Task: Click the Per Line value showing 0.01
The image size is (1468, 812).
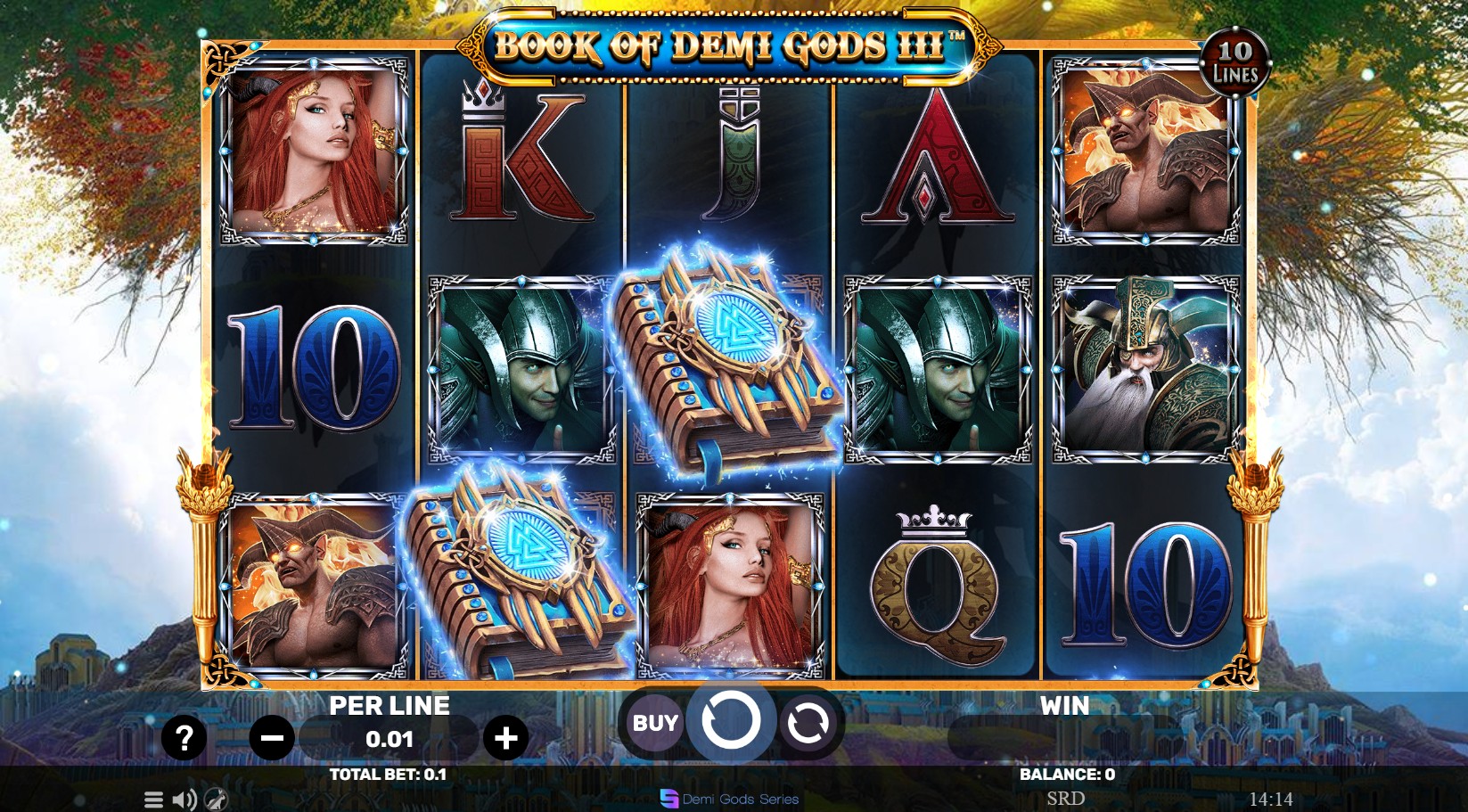Action: (390, 739)
